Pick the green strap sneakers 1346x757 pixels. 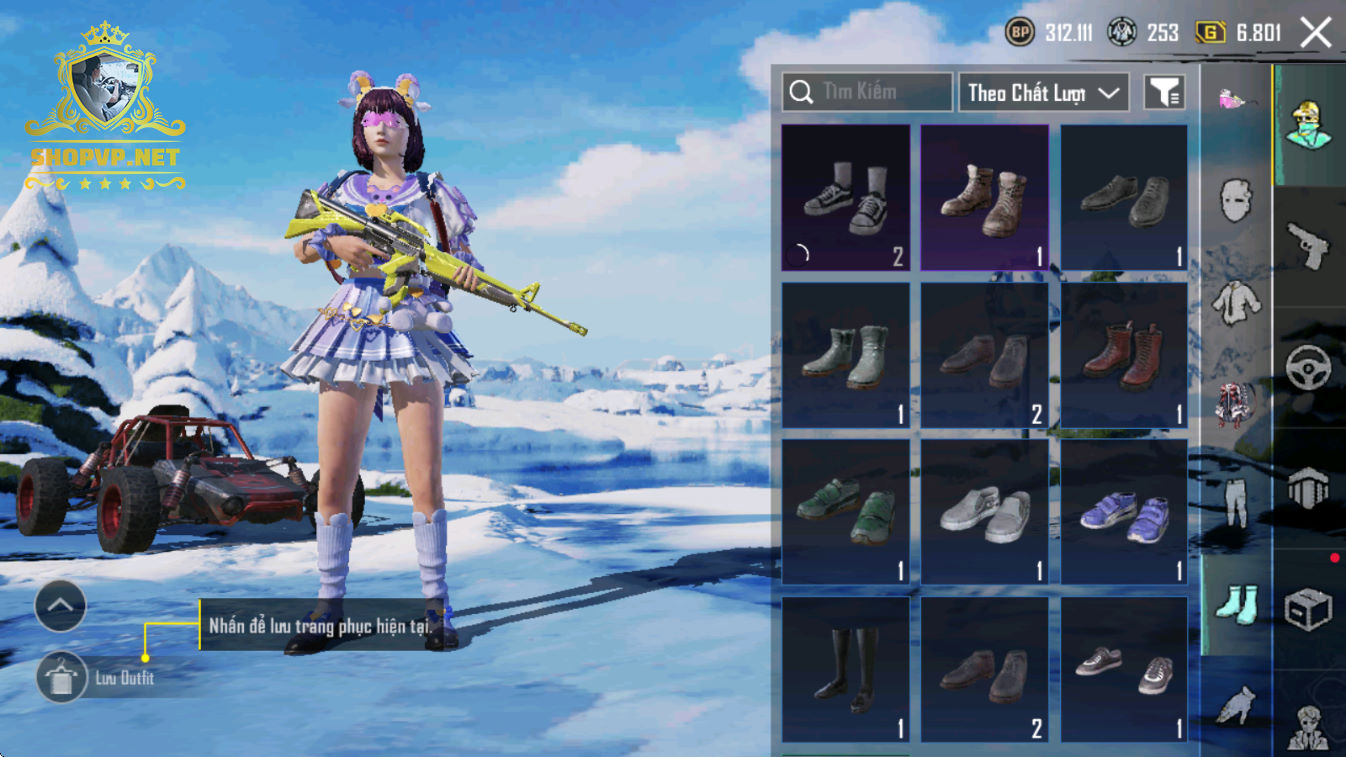click(846, 512)
